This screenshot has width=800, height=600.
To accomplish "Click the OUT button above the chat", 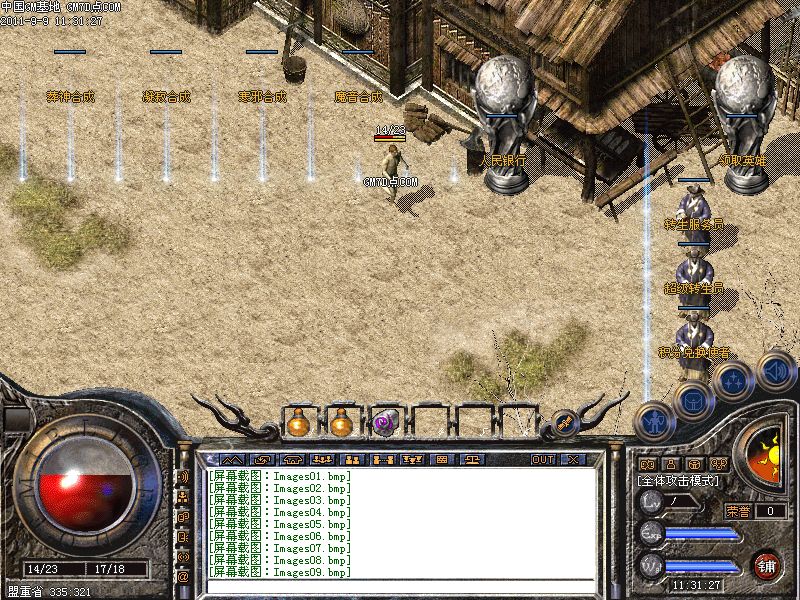I will pos(543,460).
